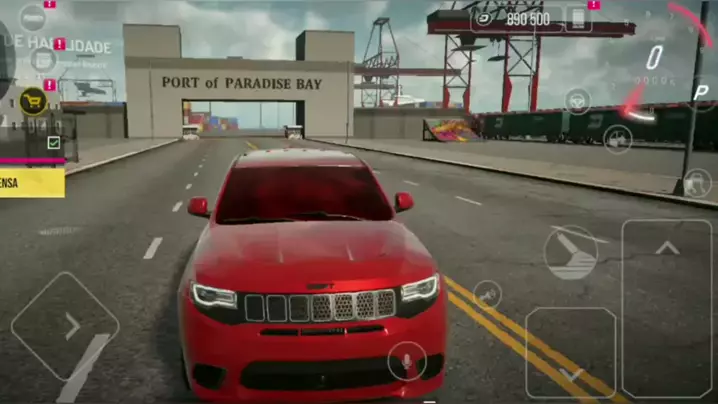Open the round menu button at top-left

pyautogui.click(x=33, y=17)
